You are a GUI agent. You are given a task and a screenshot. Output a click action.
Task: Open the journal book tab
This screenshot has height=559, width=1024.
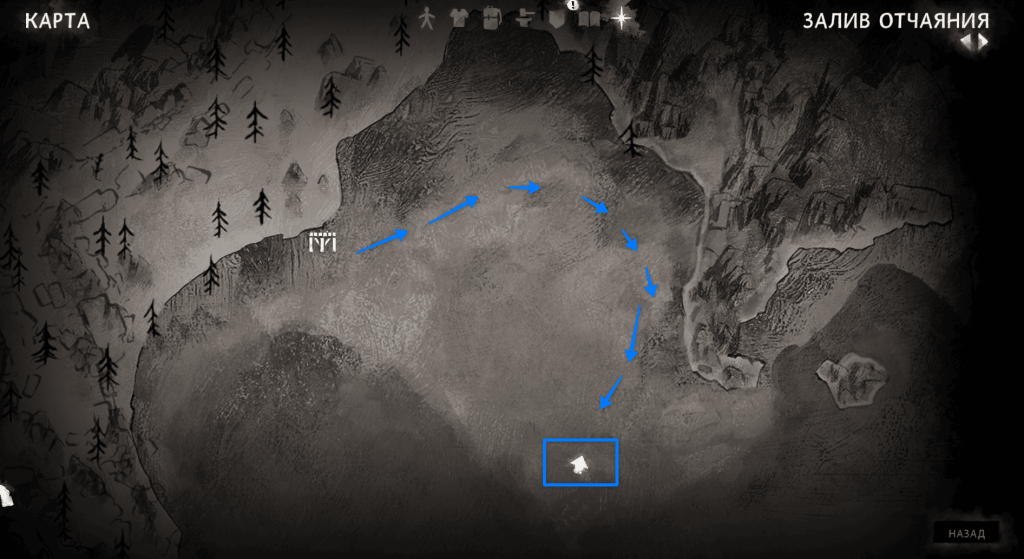[587, 19]
